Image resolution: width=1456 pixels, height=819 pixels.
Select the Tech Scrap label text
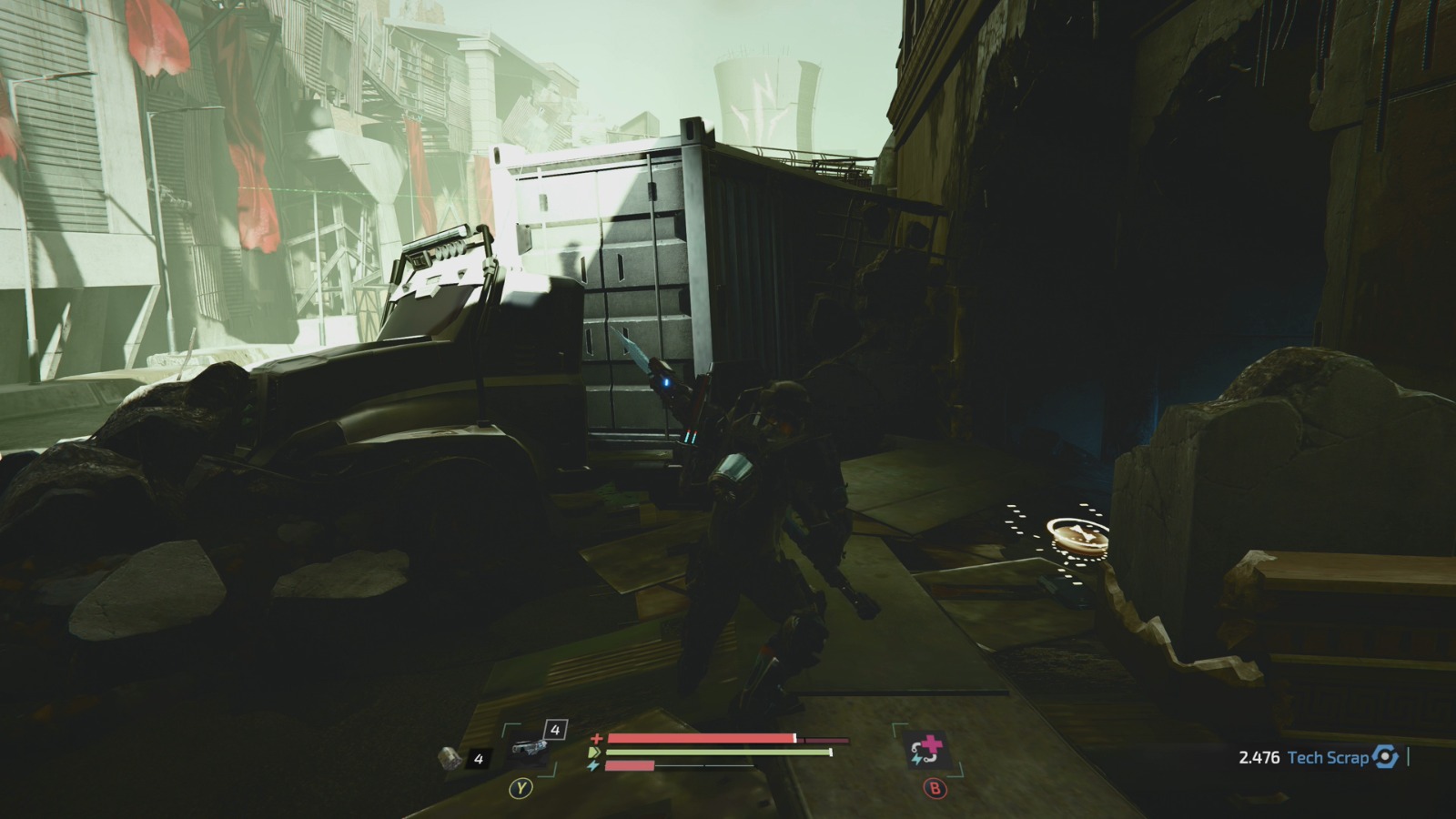coord(1330,755)
